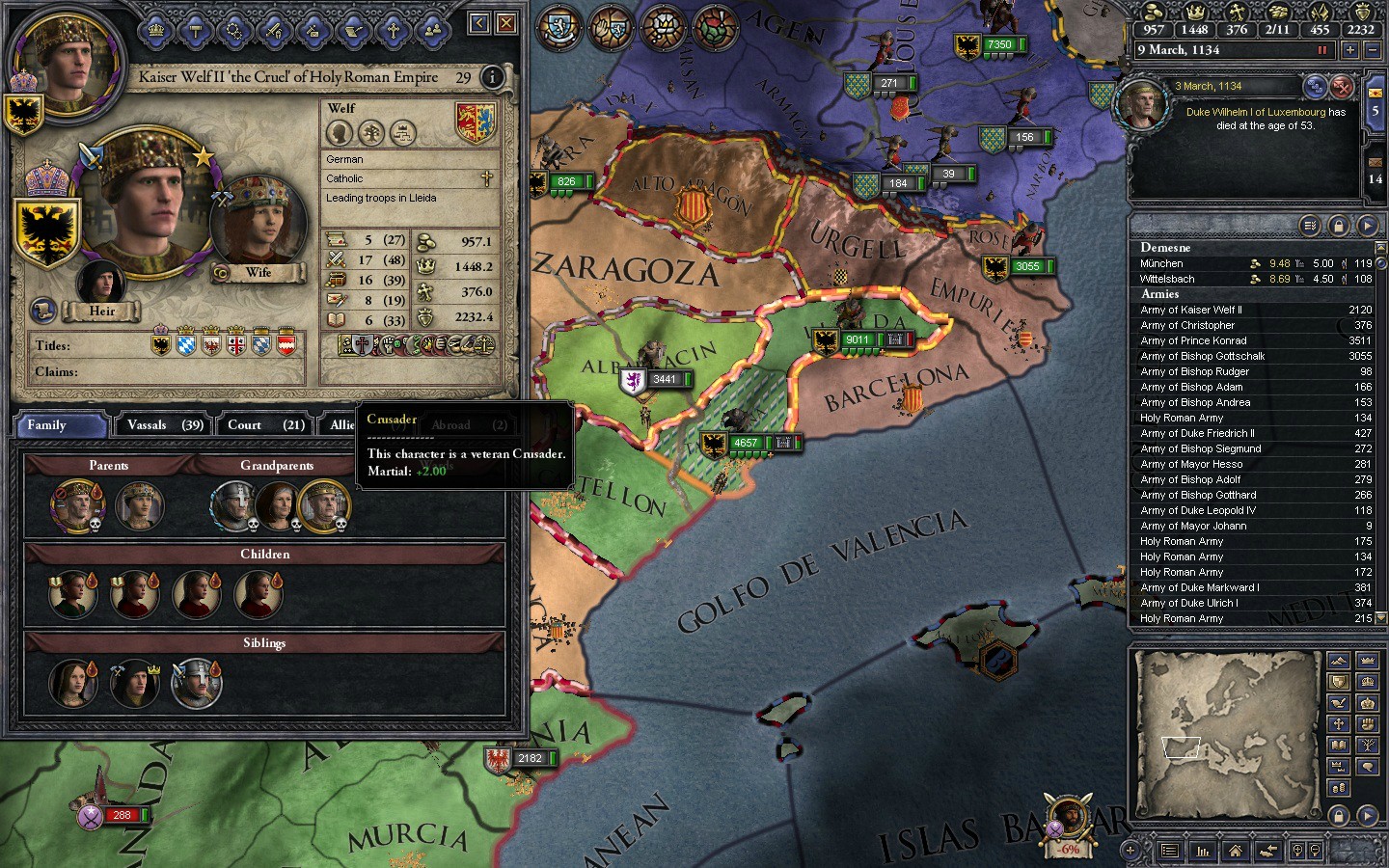Dismiss the Duke Wilhelm death notification
Screen dimensions: 1389x868
click(1342, 88)
